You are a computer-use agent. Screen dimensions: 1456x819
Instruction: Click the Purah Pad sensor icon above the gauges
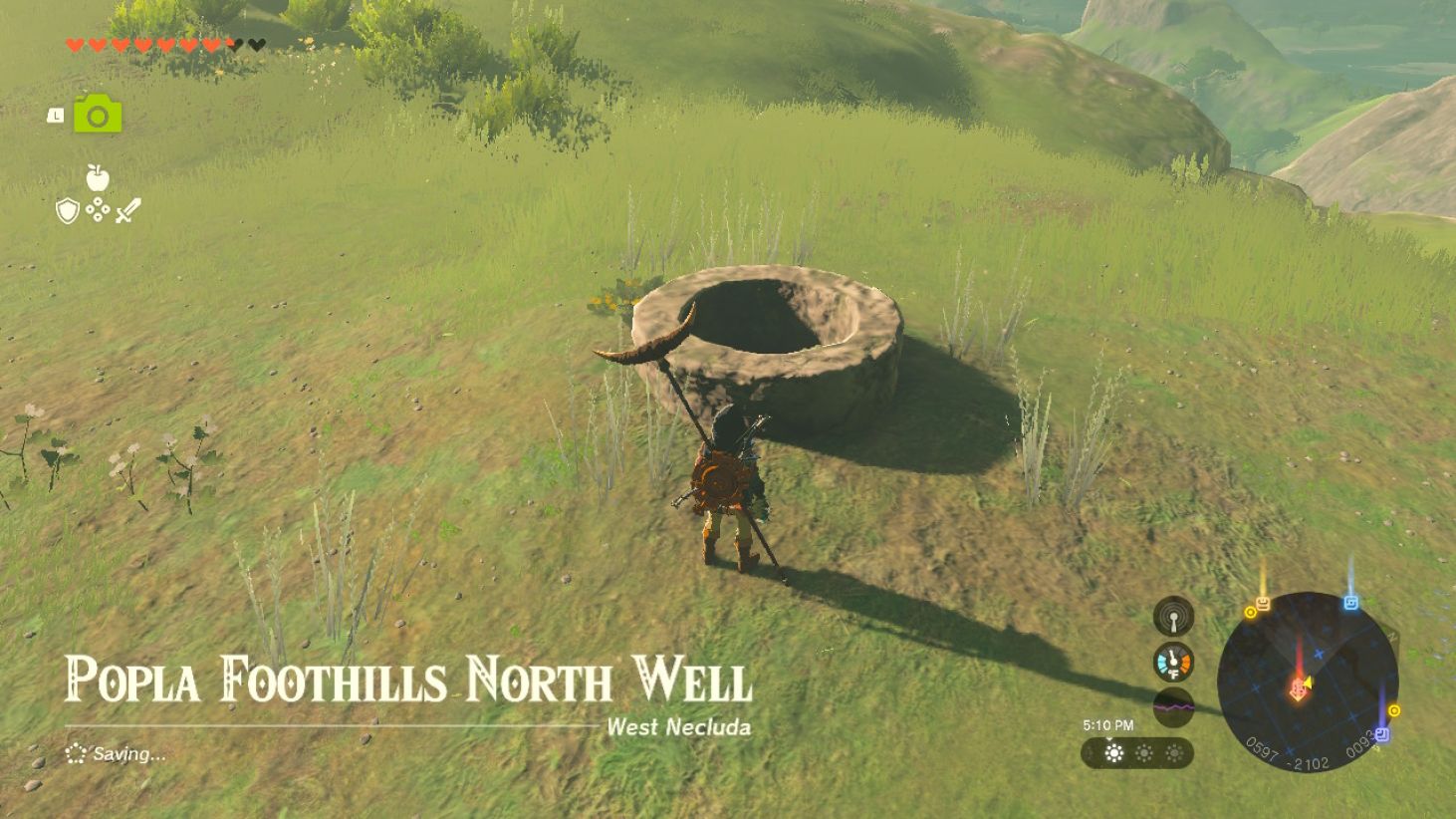coord(1175,616)
